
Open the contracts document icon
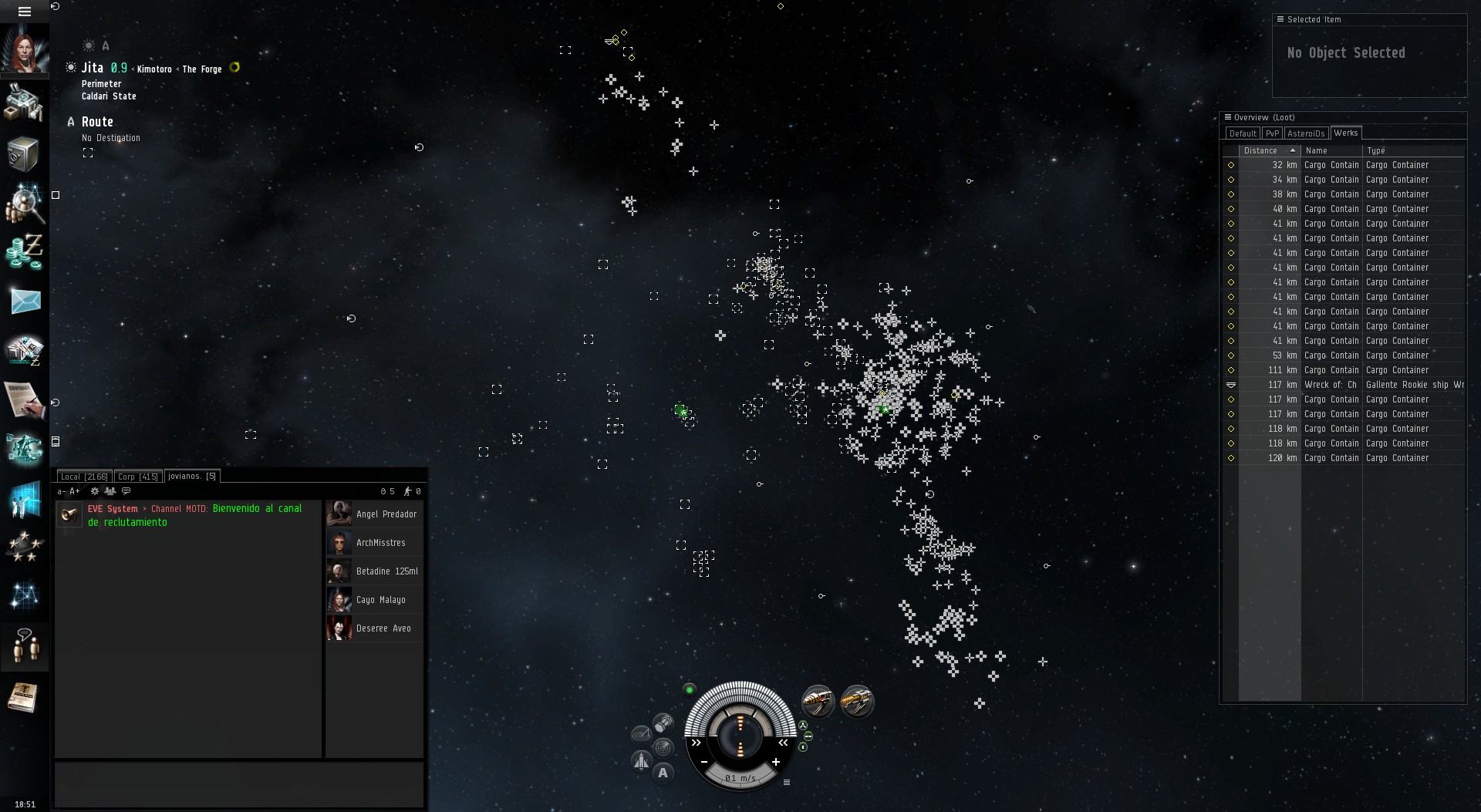[25, 399]
